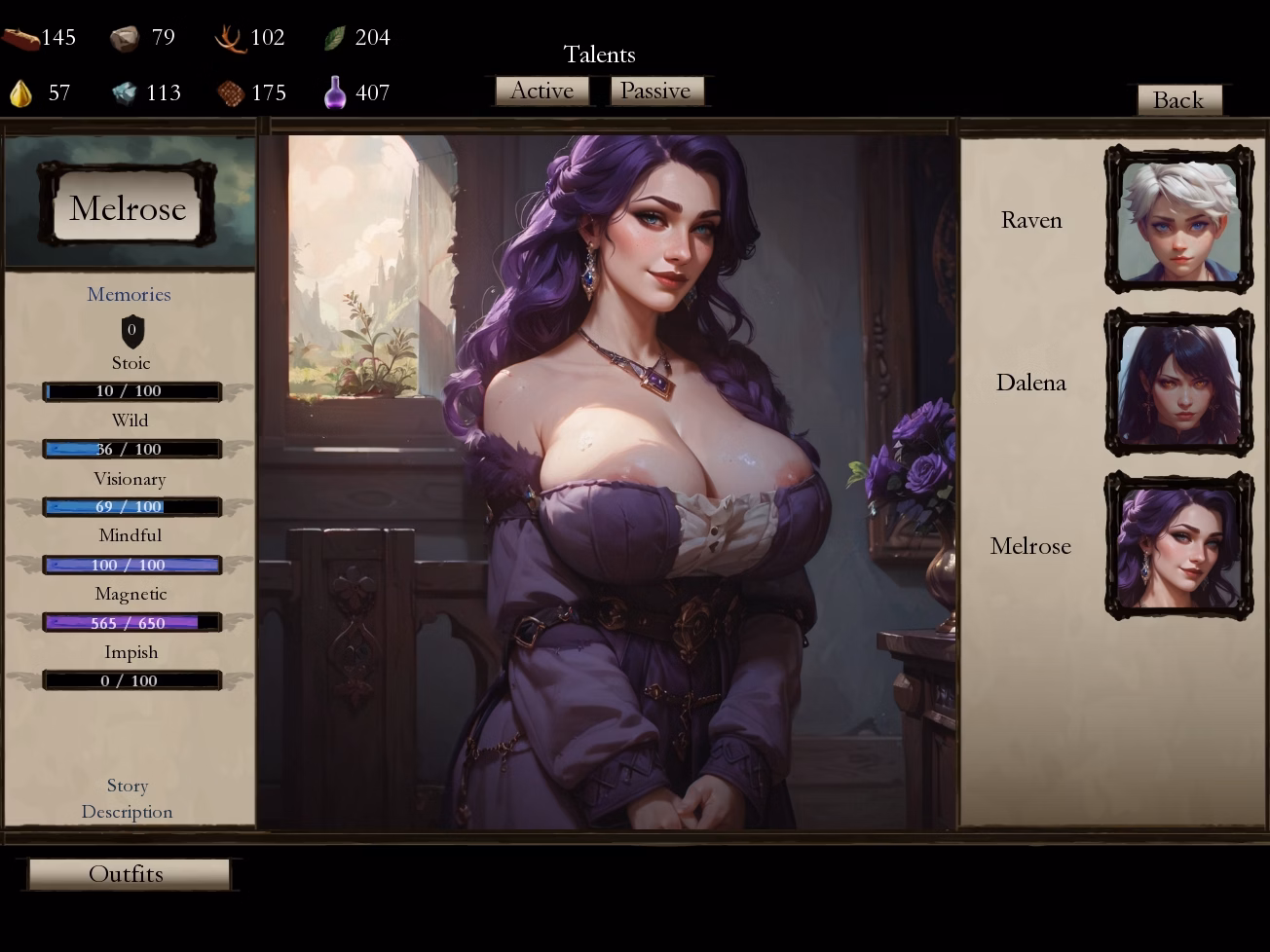Viewport: 1270px width, 952px height.
Task: Select Dalena's character portrait
Action: [1178, 382]
